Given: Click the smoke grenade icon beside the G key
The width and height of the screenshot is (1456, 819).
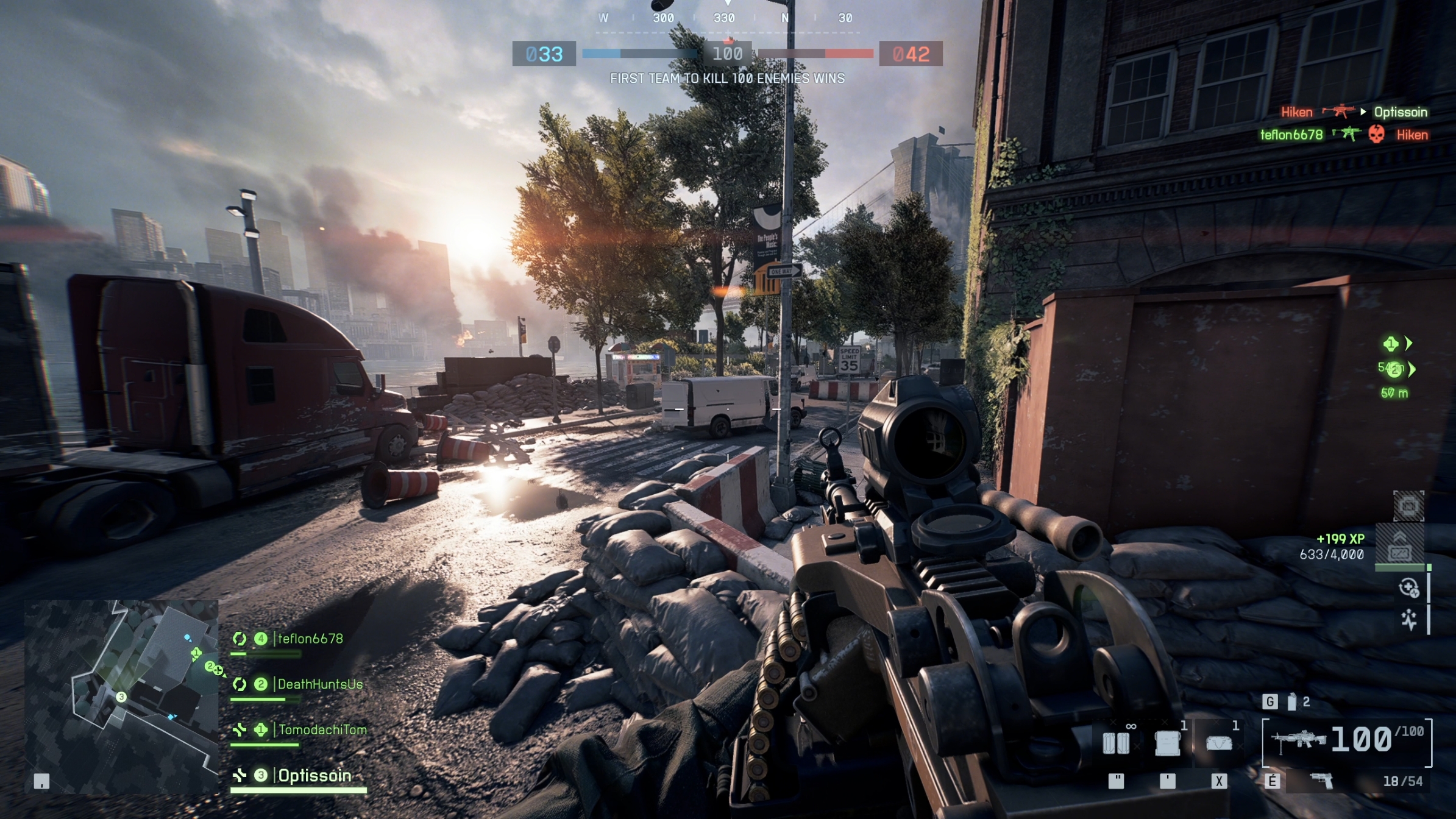Looking at the screenshot, I should click(x=1291, y=703).
